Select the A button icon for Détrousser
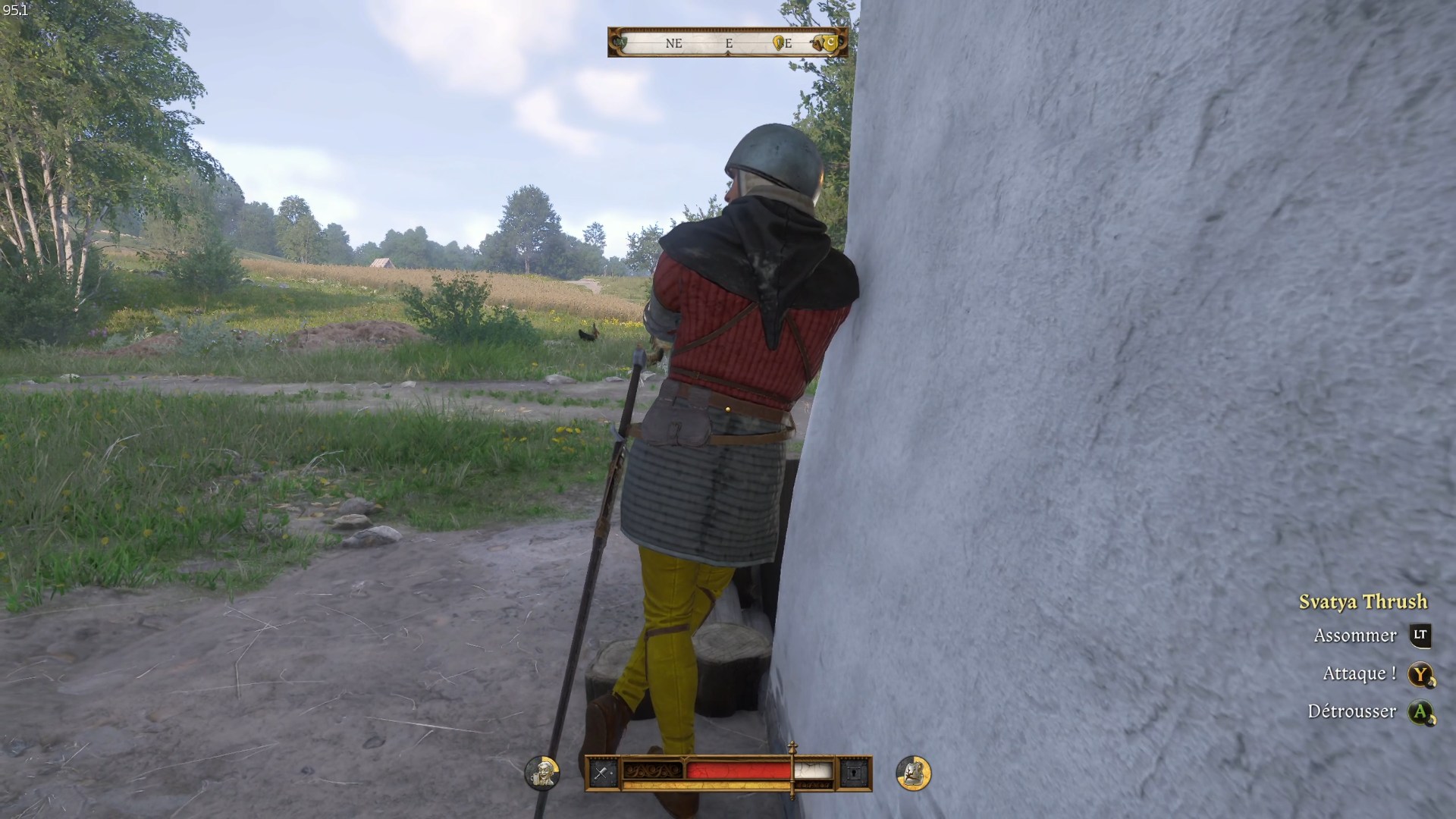The height and width of the screenshot is (819, 1456). pyautogui.click(x=1419, y=711)
